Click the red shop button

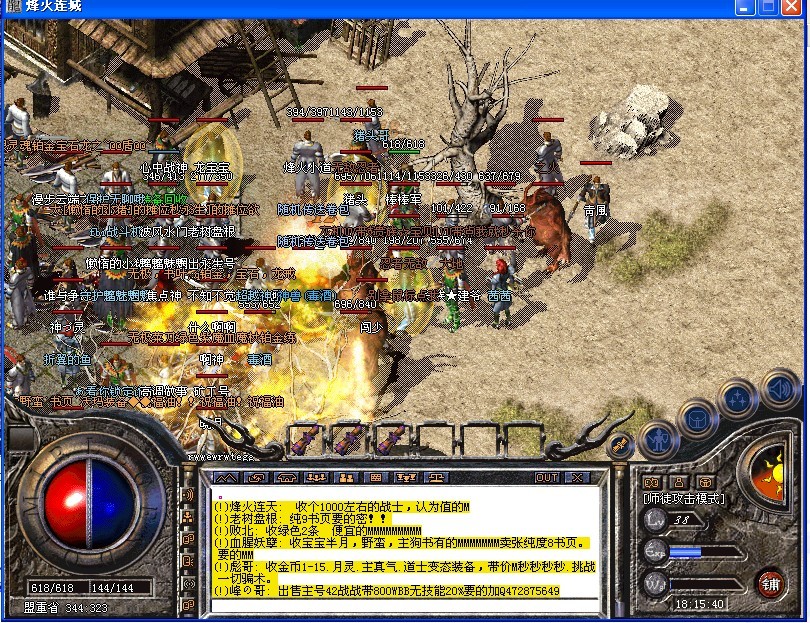coord(771,581)
